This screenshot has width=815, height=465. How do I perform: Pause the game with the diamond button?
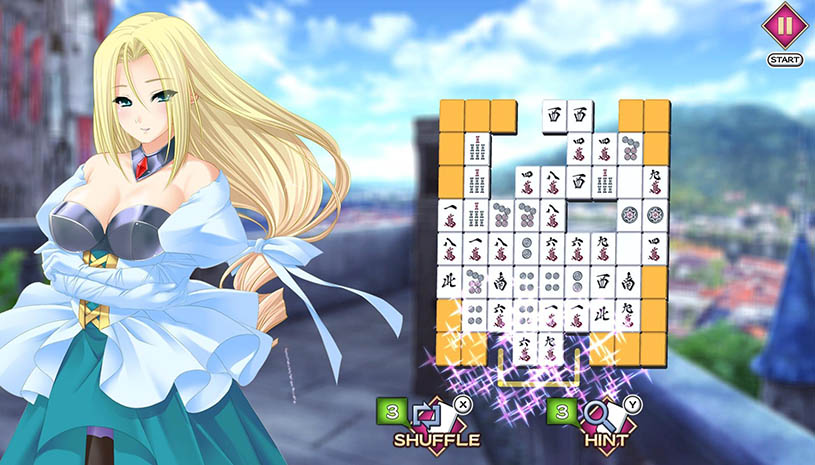point(785,26)
